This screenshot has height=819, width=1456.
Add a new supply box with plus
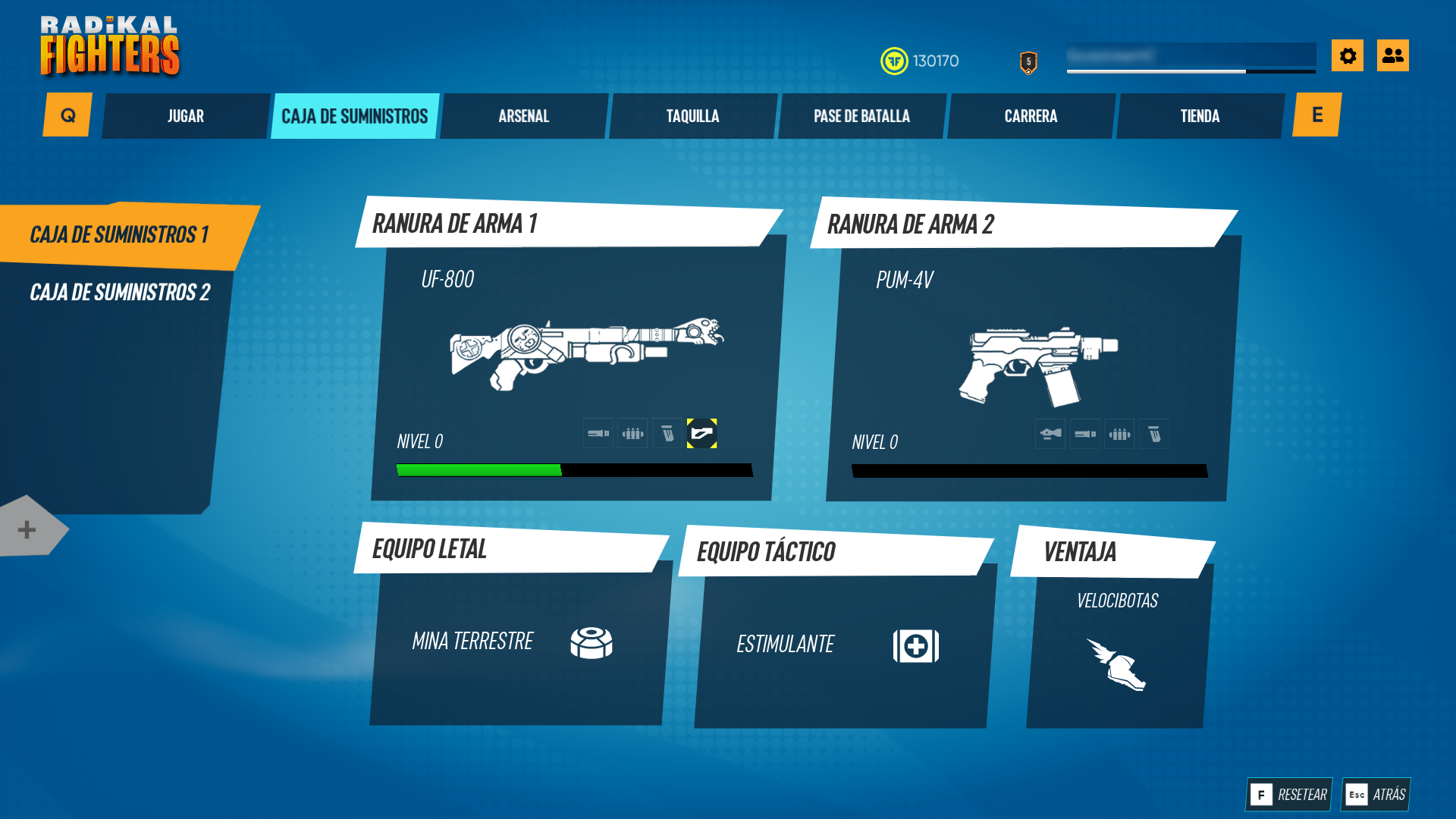click(x=27, y=529)
